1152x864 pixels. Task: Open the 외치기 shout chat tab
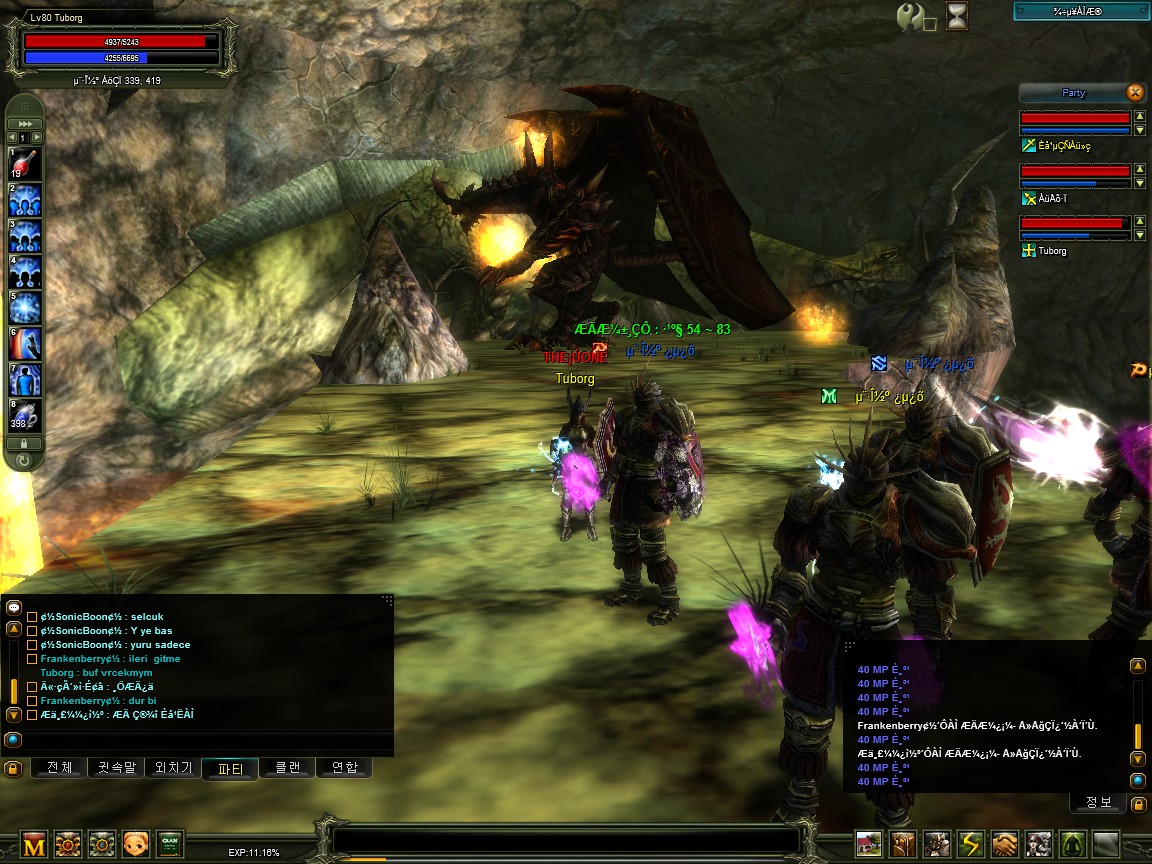click(x=173, y=768)
